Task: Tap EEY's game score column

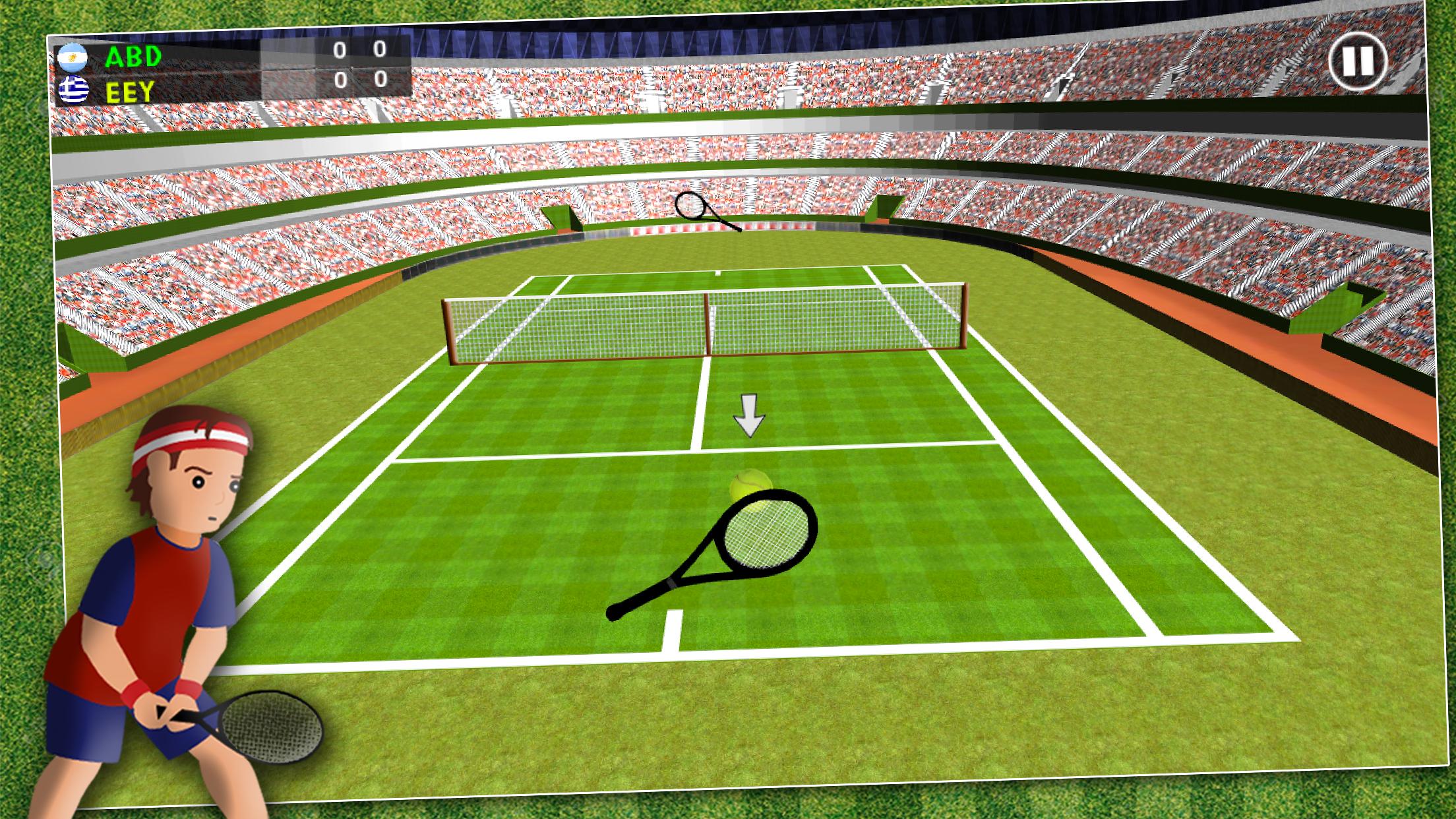Action: pos(380,80)
